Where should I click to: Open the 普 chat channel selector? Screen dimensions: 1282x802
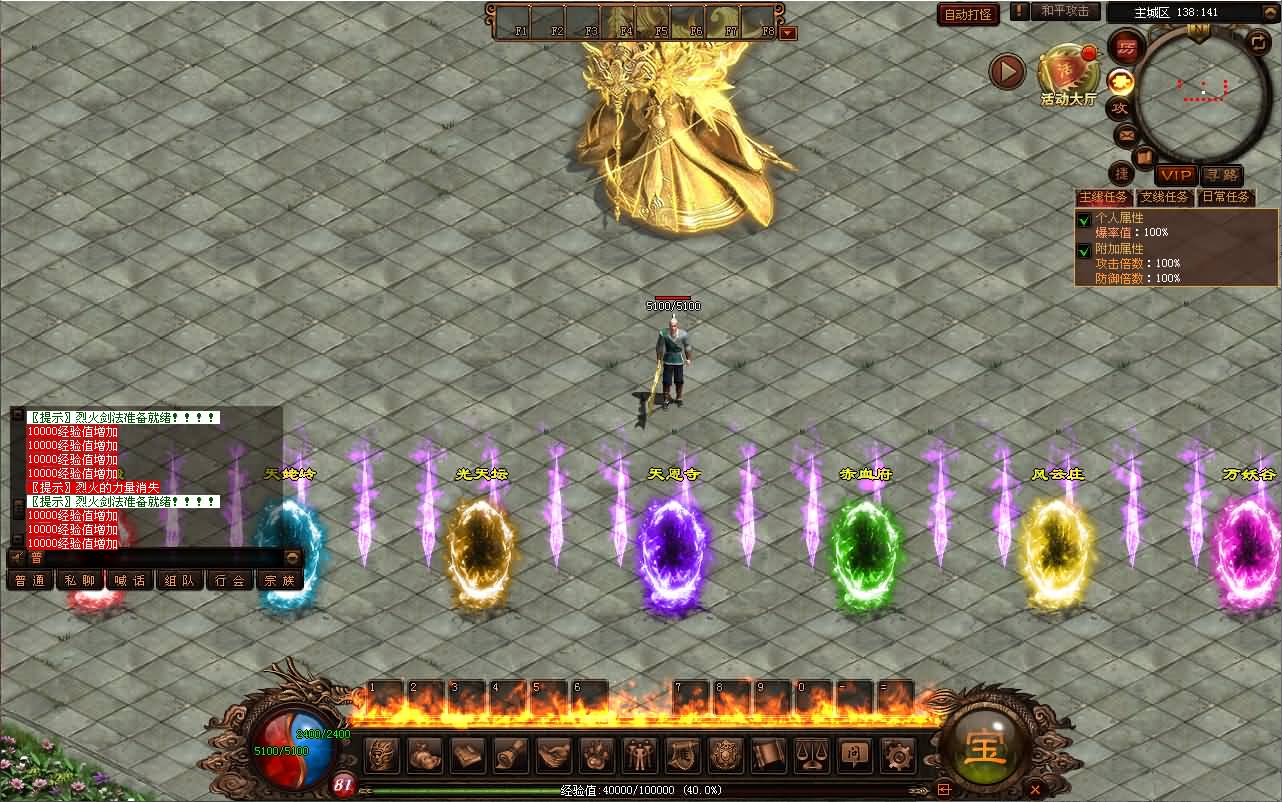click(x=35, y=557)
